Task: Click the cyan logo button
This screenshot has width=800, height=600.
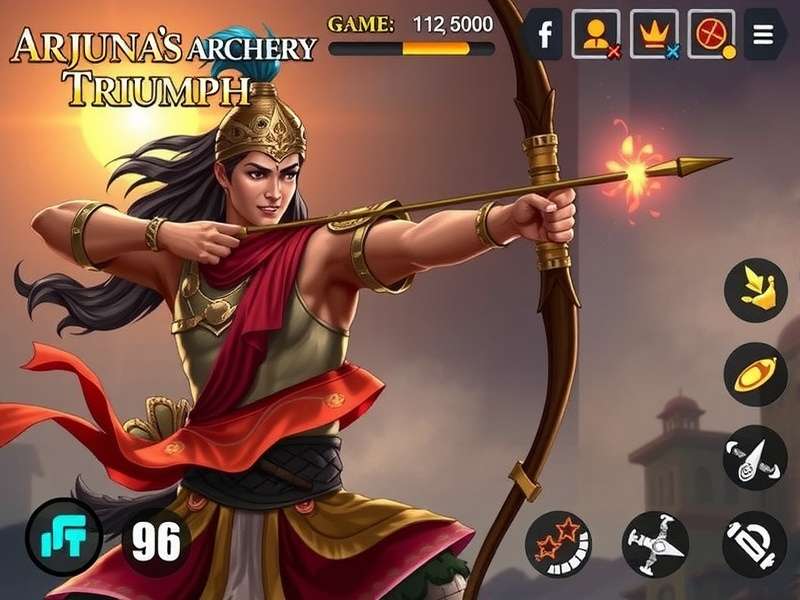Action: tap(64, 537)
